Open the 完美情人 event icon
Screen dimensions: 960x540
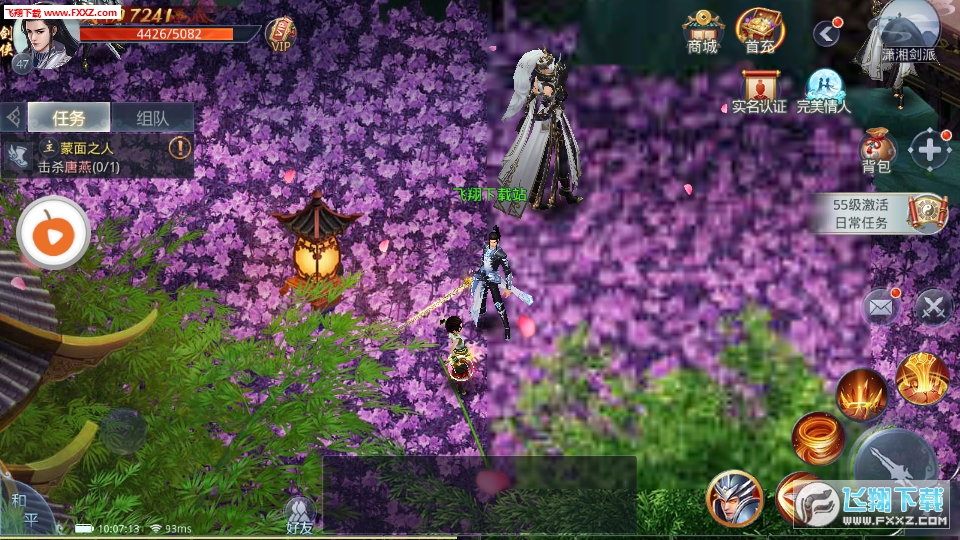point(823,90)
